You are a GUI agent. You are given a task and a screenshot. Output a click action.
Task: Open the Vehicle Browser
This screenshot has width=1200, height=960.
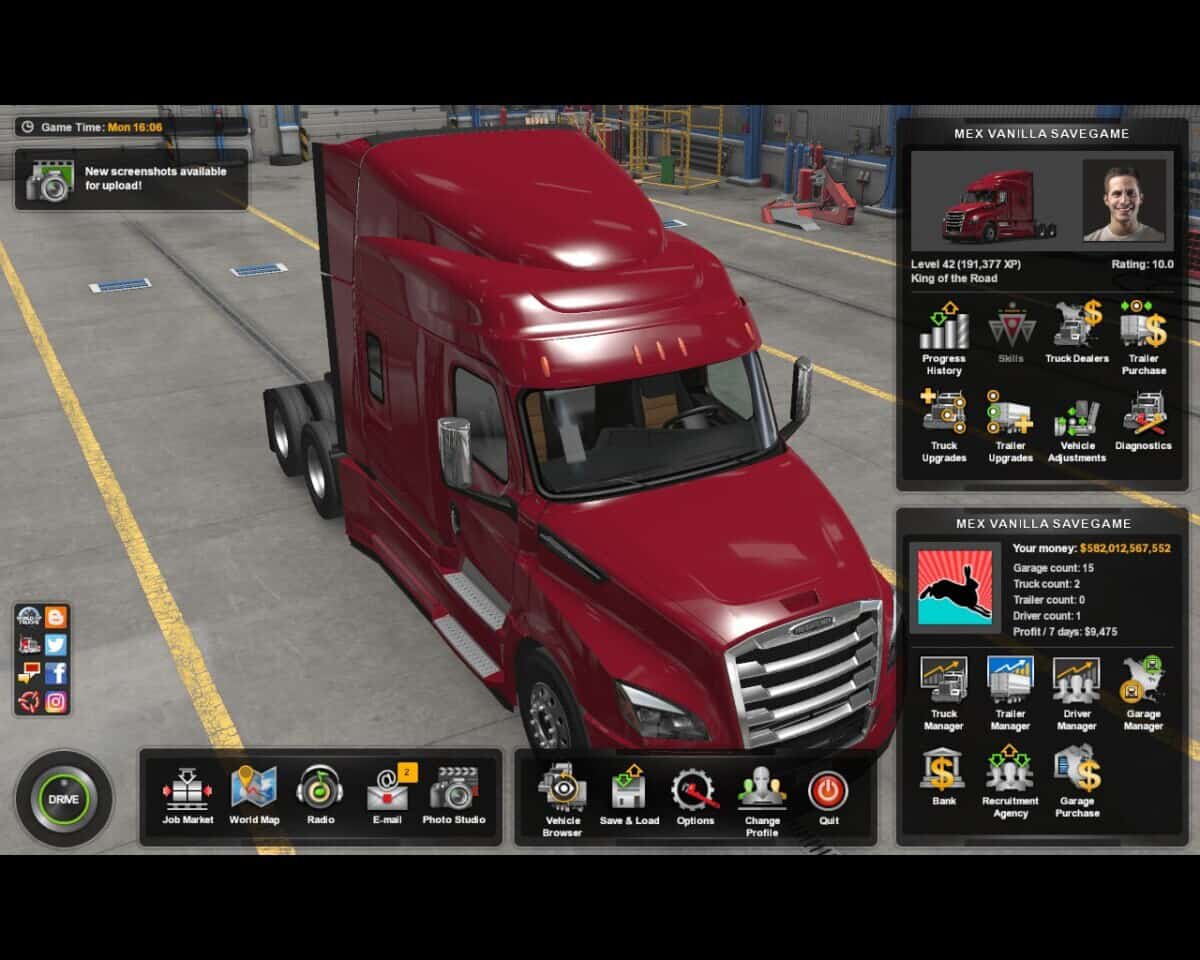pyautogui.click(x=562, y=790)
